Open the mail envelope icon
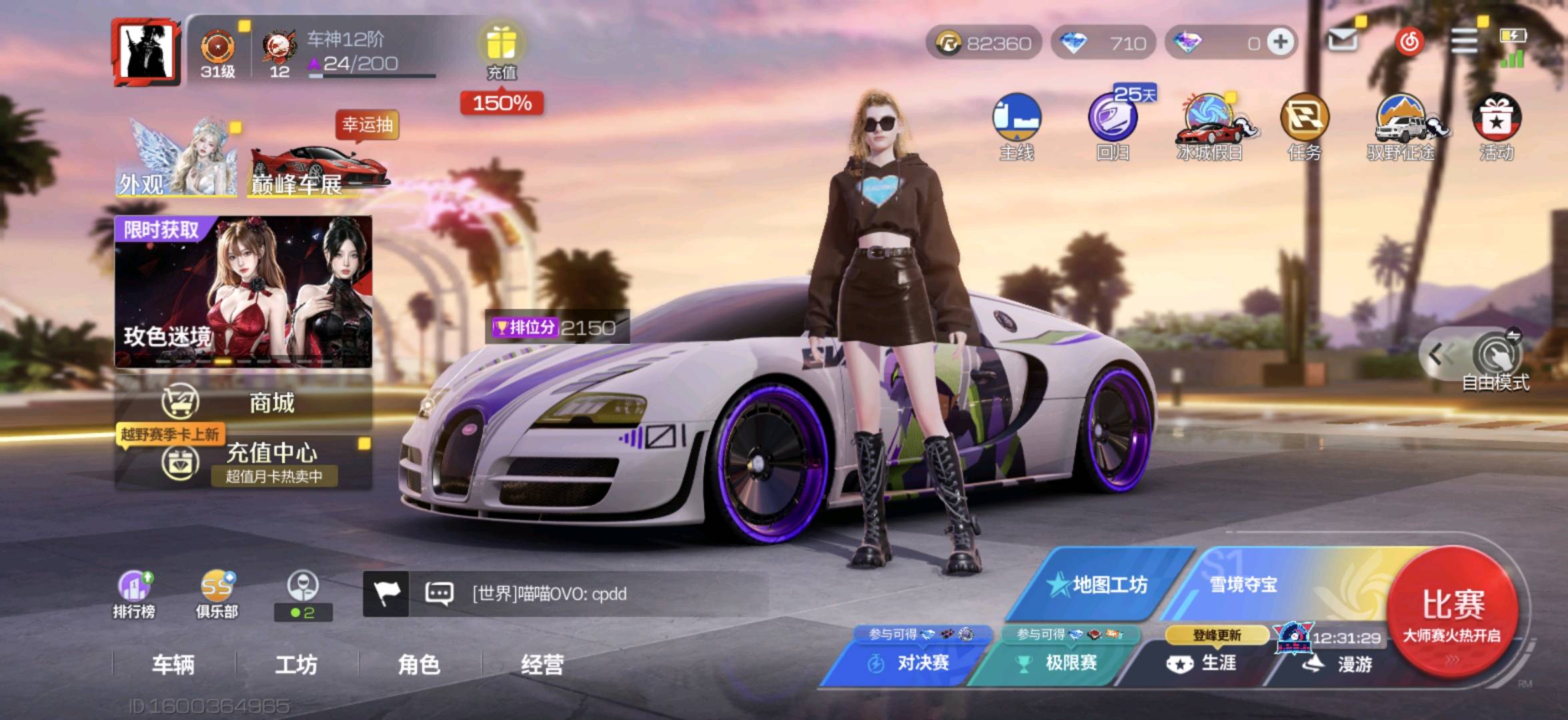The height and width of the screenshot is (720, 1568). point(1342,41)
